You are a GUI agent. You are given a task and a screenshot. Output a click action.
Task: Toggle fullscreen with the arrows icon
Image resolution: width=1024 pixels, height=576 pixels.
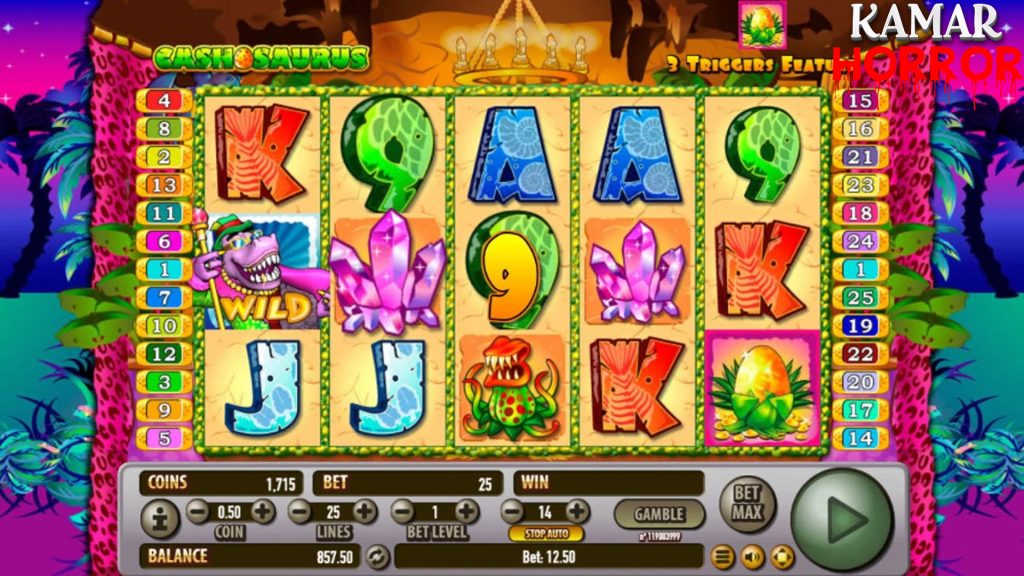click(782, 556)
